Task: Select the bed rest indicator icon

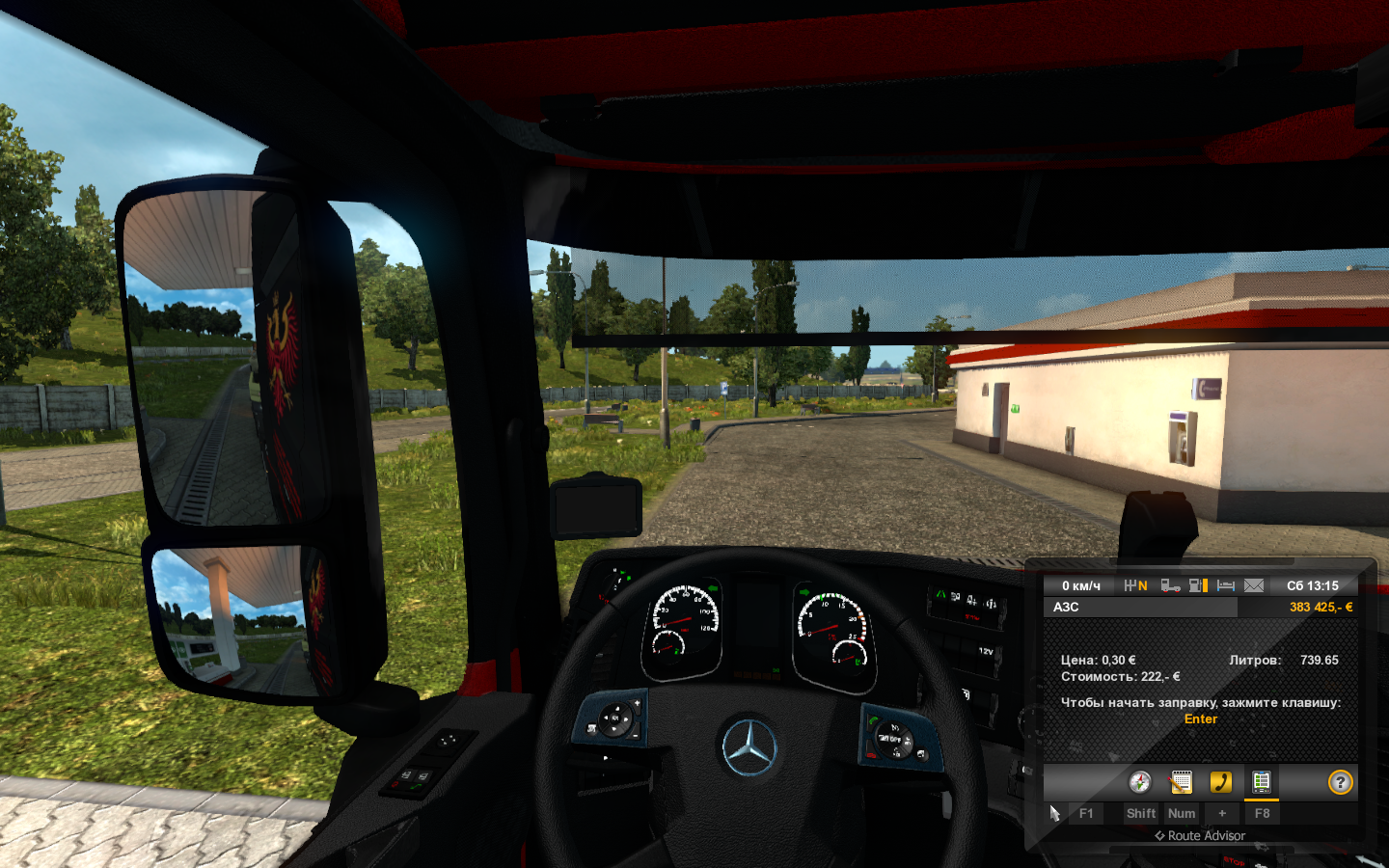Action: [x=1226, y=585]
